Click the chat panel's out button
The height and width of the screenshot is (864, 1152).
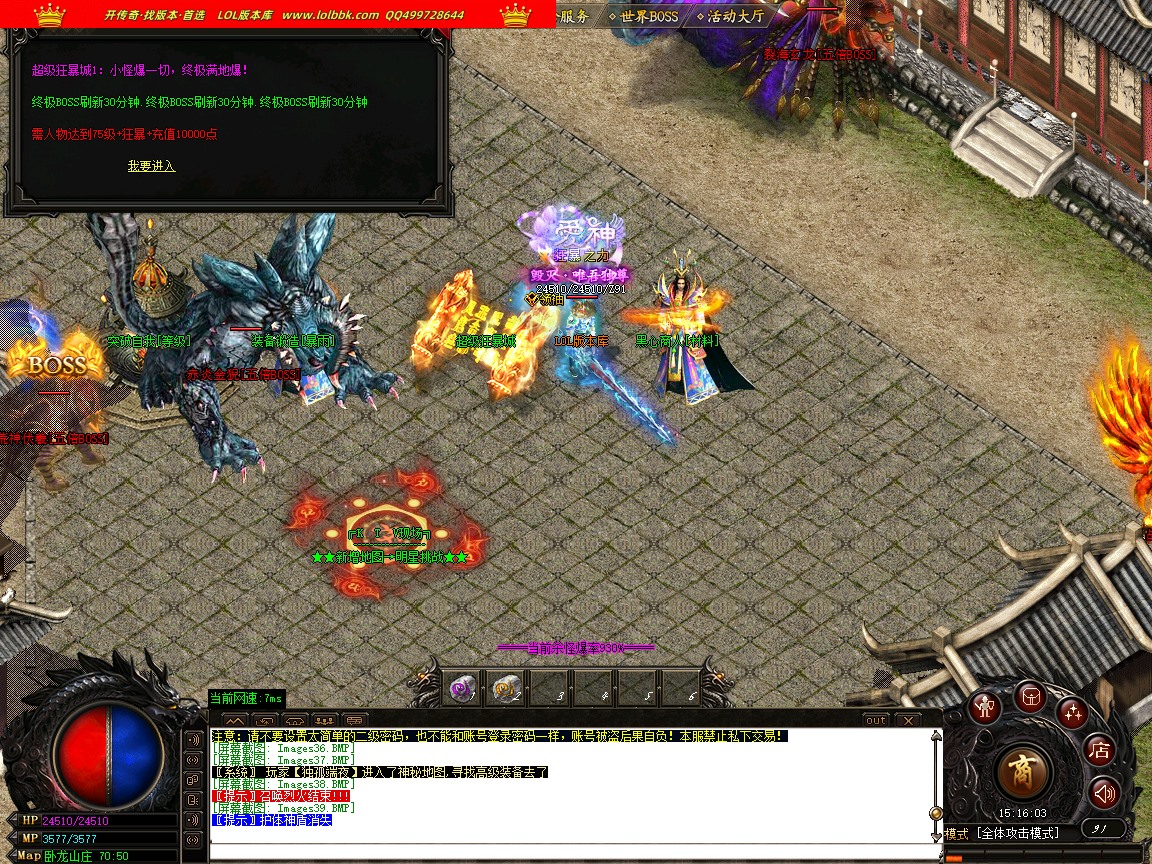coord(875,720)
